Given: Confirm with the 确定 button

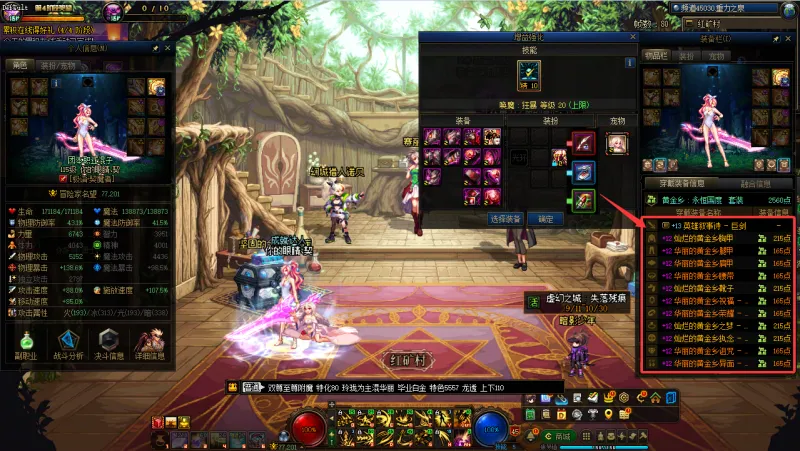Looking at the screenshot, I should (x=545, y=218).
